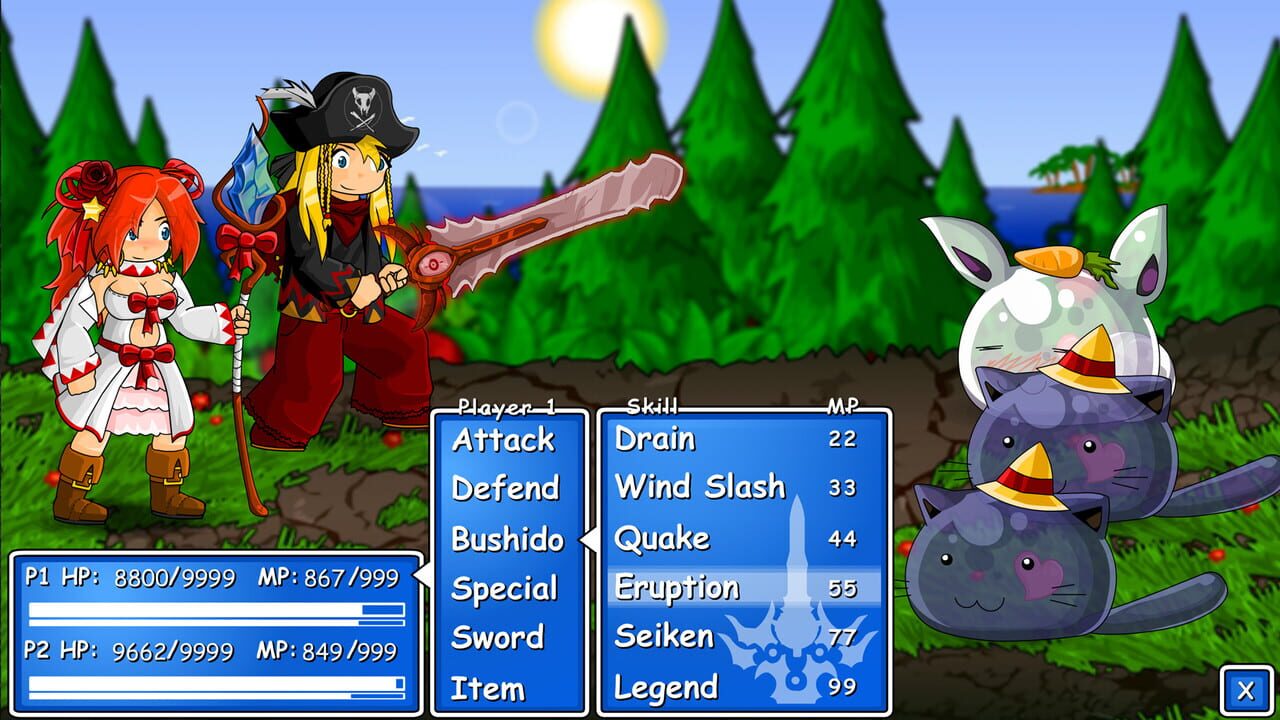Choose the Special command
The width and height of the screenshot is (1280, 720).
505,589
